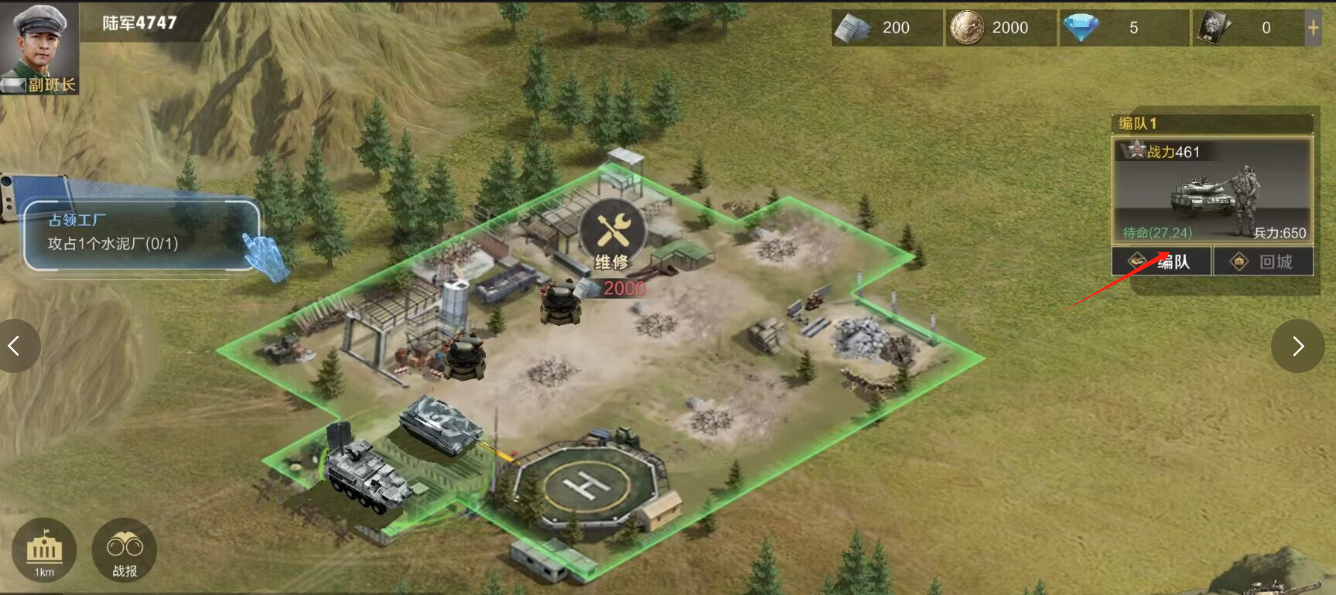Viewport: 1336px width, 595px height.
Task: Click the 回城 return-to-city button
Action: pos(1262,262)
